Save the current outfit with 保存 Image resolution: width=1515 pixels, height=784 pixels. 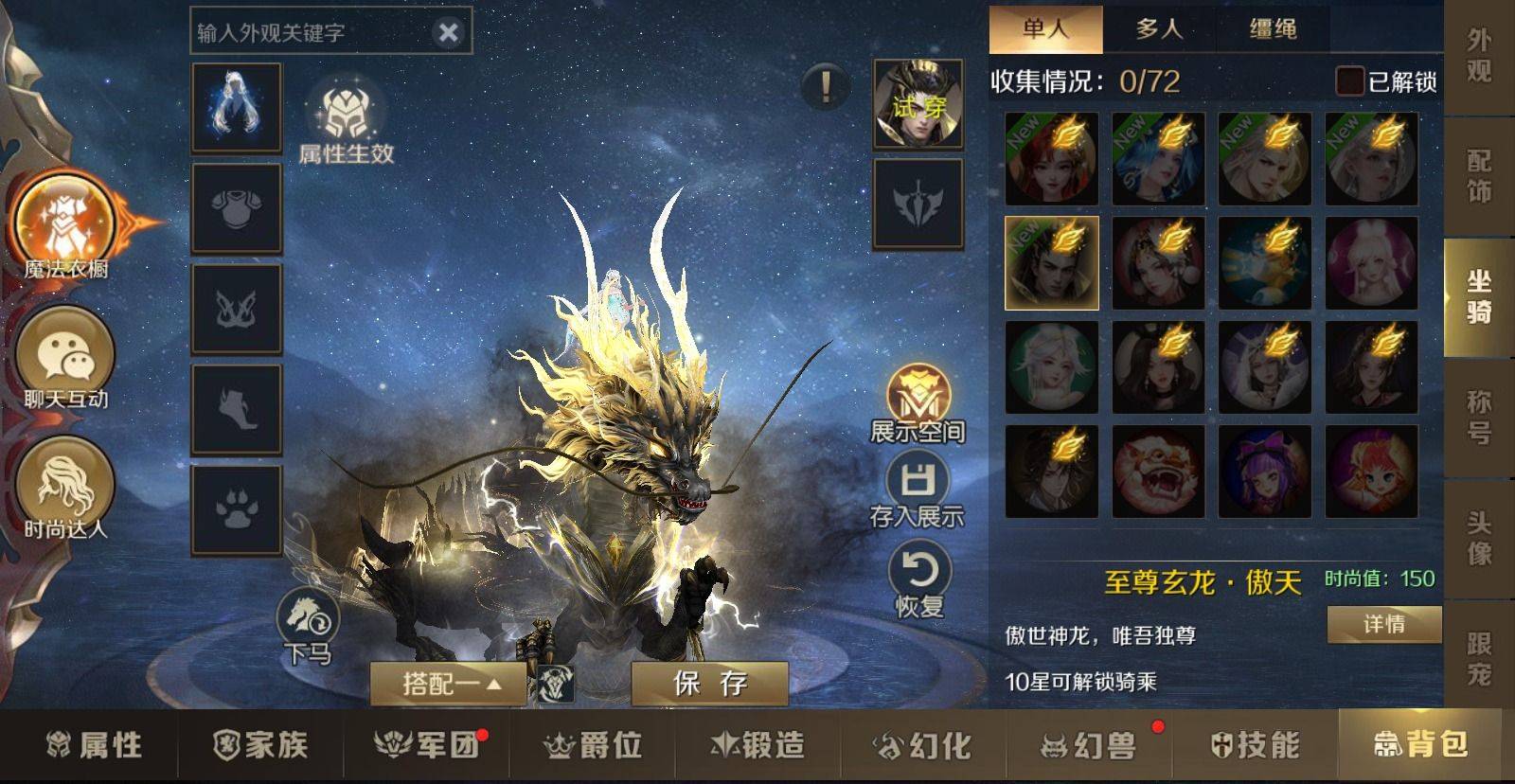709,682
